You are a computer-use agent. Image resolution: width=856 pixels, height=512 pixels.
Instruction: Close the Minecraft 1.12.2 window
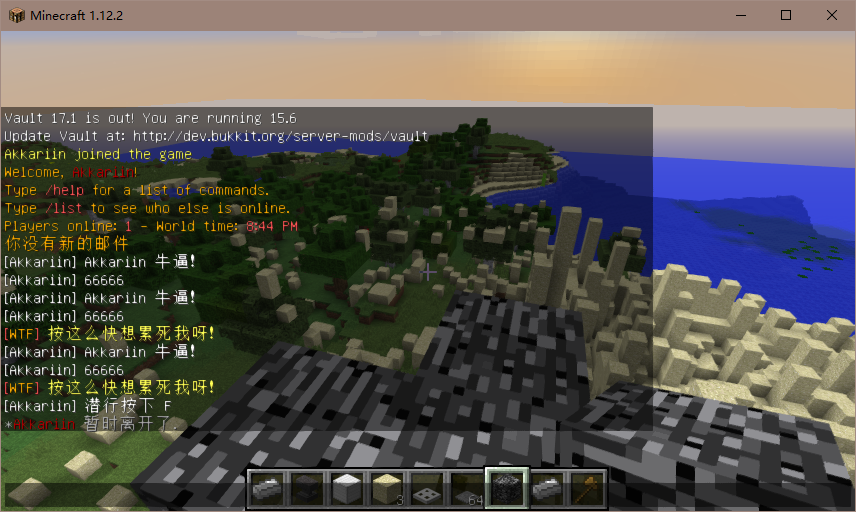831,15
